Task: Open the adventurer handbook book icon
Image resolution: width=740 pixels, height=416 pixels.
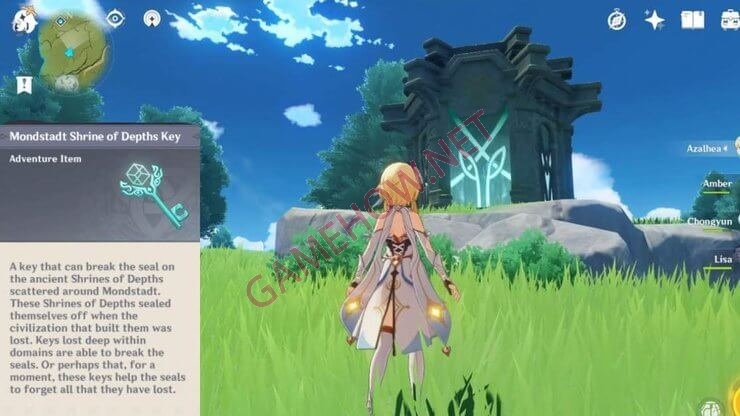Action: (692, 19)
